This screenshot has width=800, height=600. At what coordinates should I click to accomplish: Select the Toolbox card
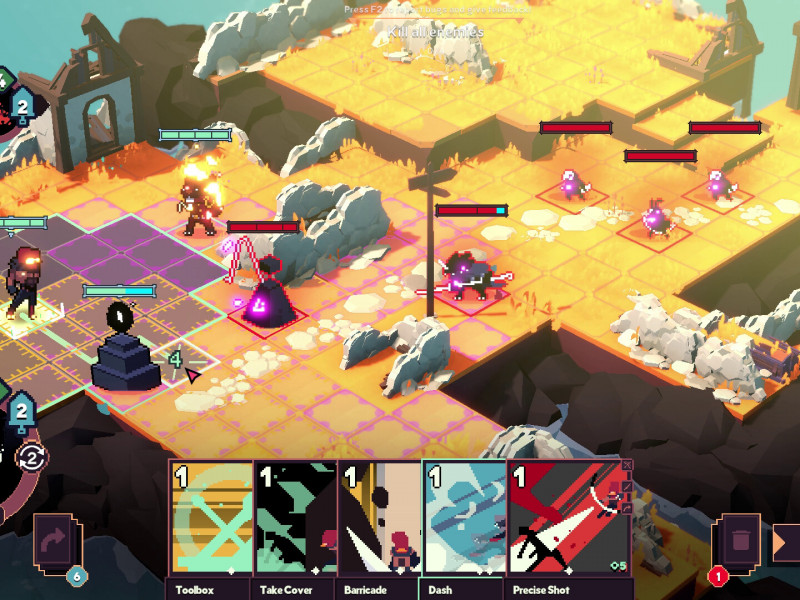pyautogui.click(x=211, y=520)
